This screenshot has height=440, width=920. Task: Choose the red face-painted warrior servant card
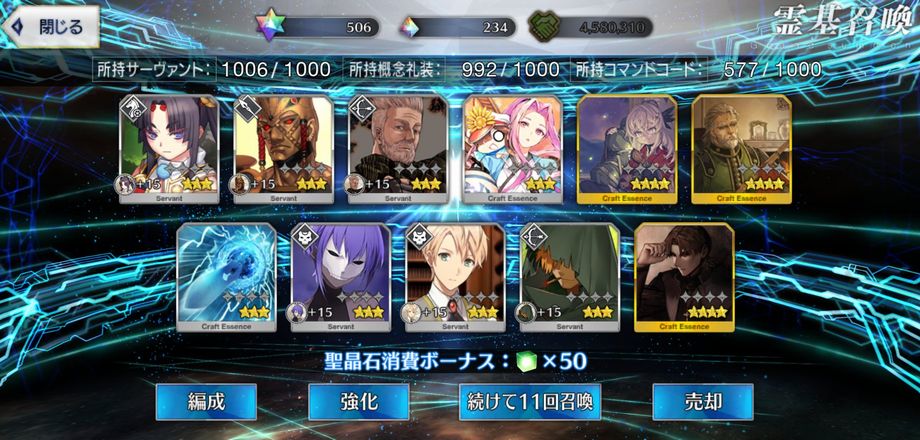tap(283, 148)
